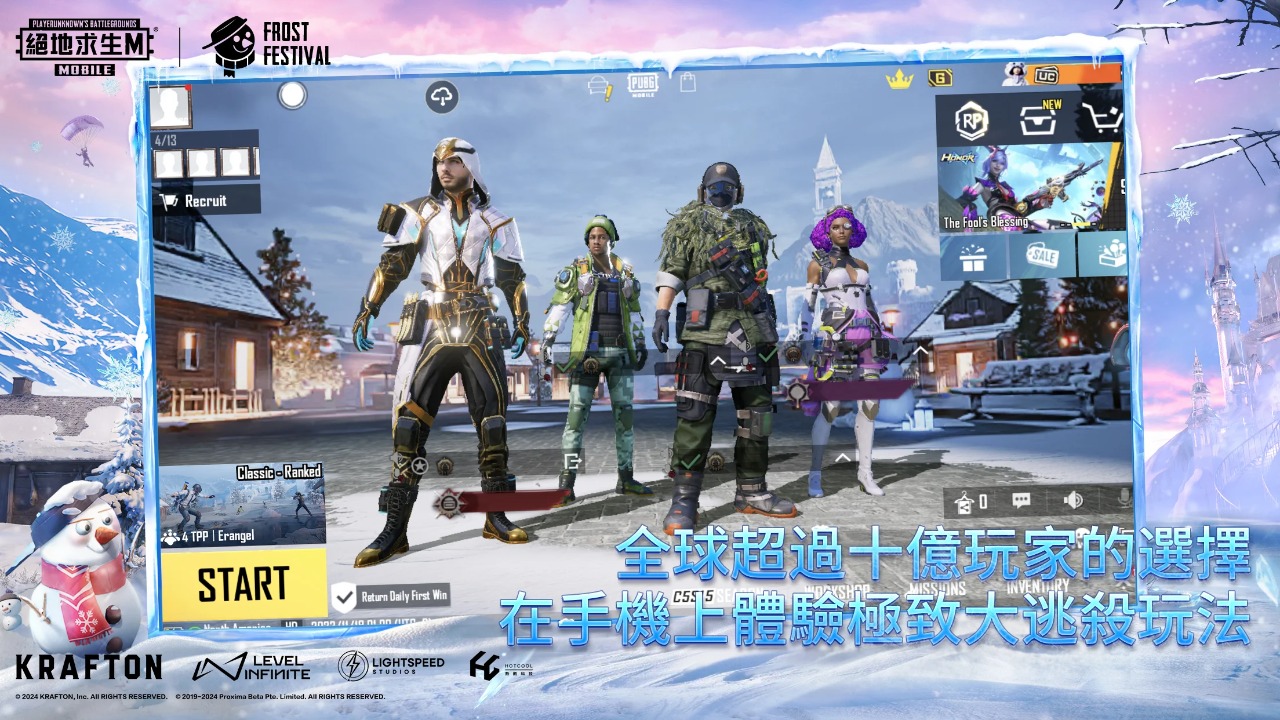Screen dimensions: 1280x720
Task: Open the crate box marked NEW
Action: pyautogui.click(x=1037, y=120)
